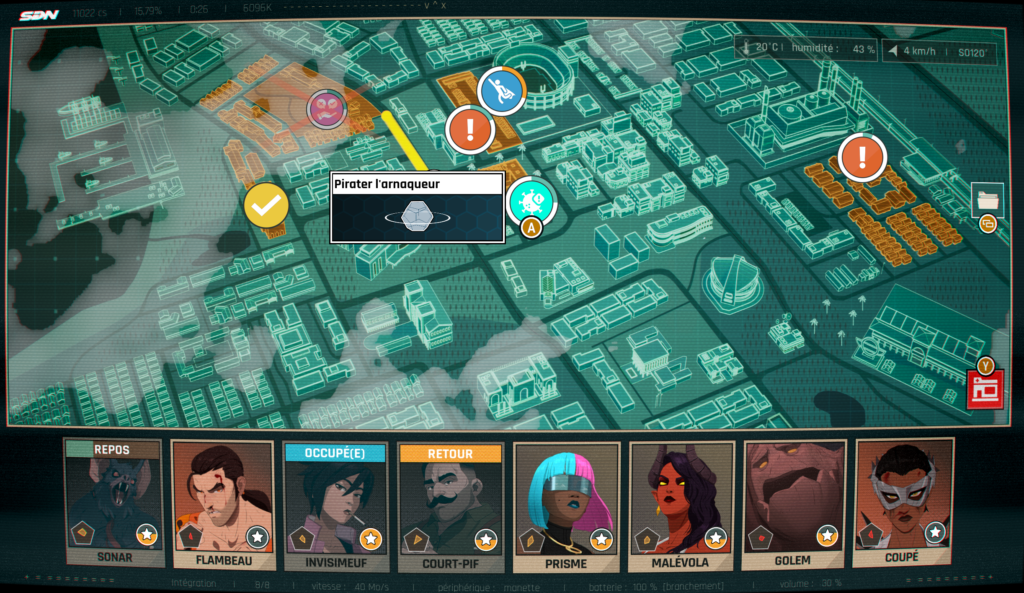Image resolution: width=1024 pixels, height=593 pixels.
Task: Pick the Golem hero card
Action: click(x=794, y=504)
